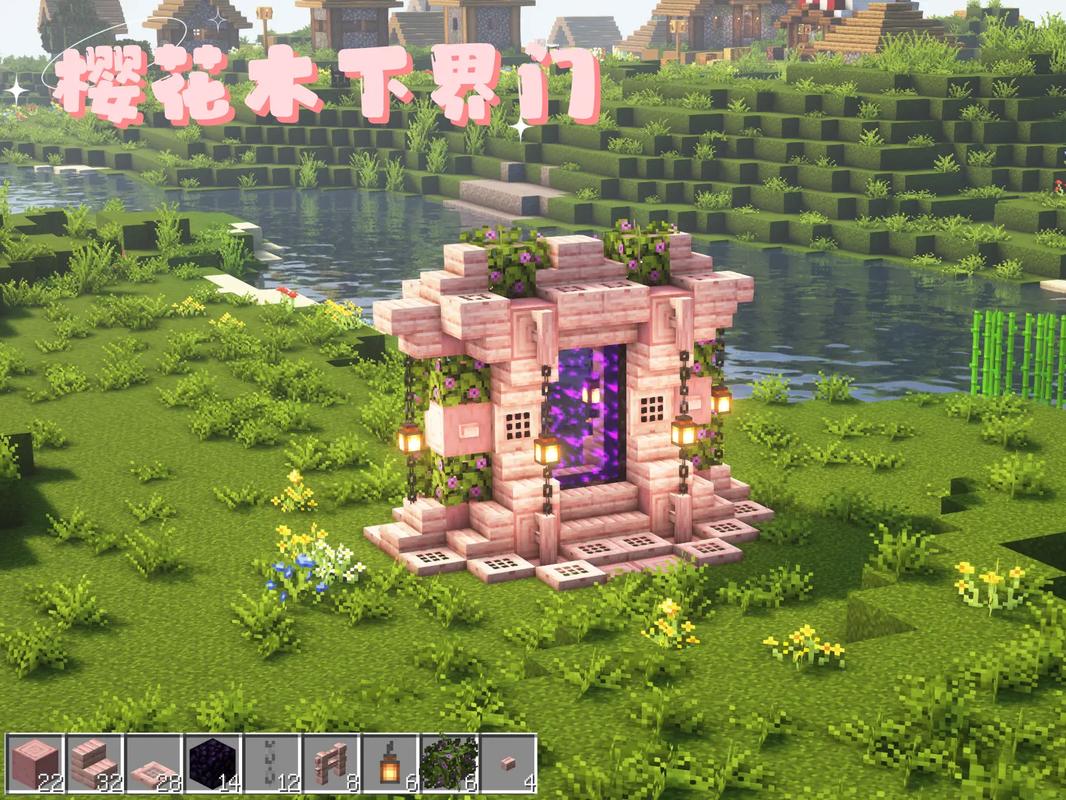The height and width of the screenshot is (800, 1066).
Task: Choose the cherry trapdoor slot
Action: (154, 765)
